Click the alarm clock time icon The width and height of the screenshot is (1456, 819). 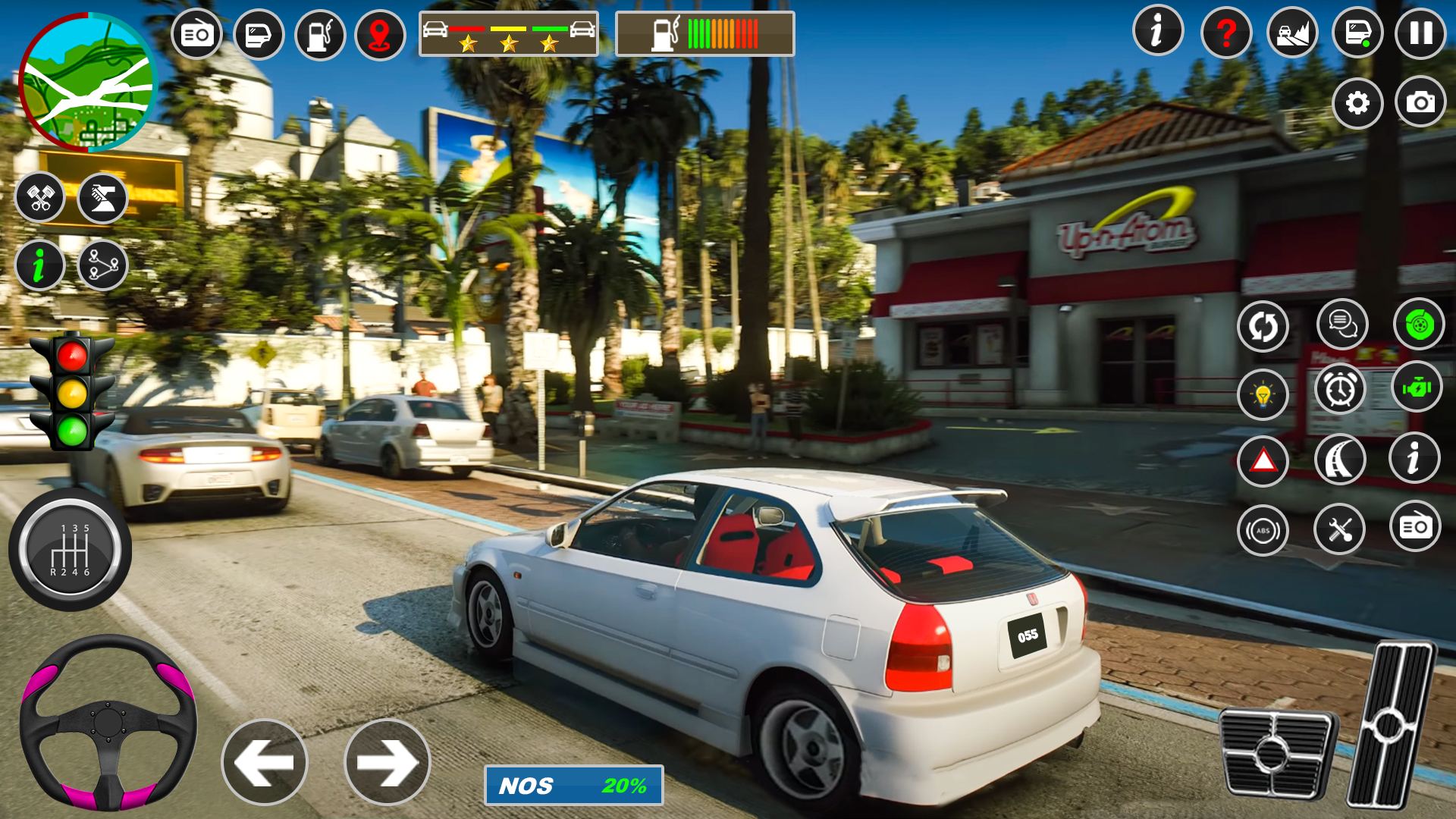1340,389
